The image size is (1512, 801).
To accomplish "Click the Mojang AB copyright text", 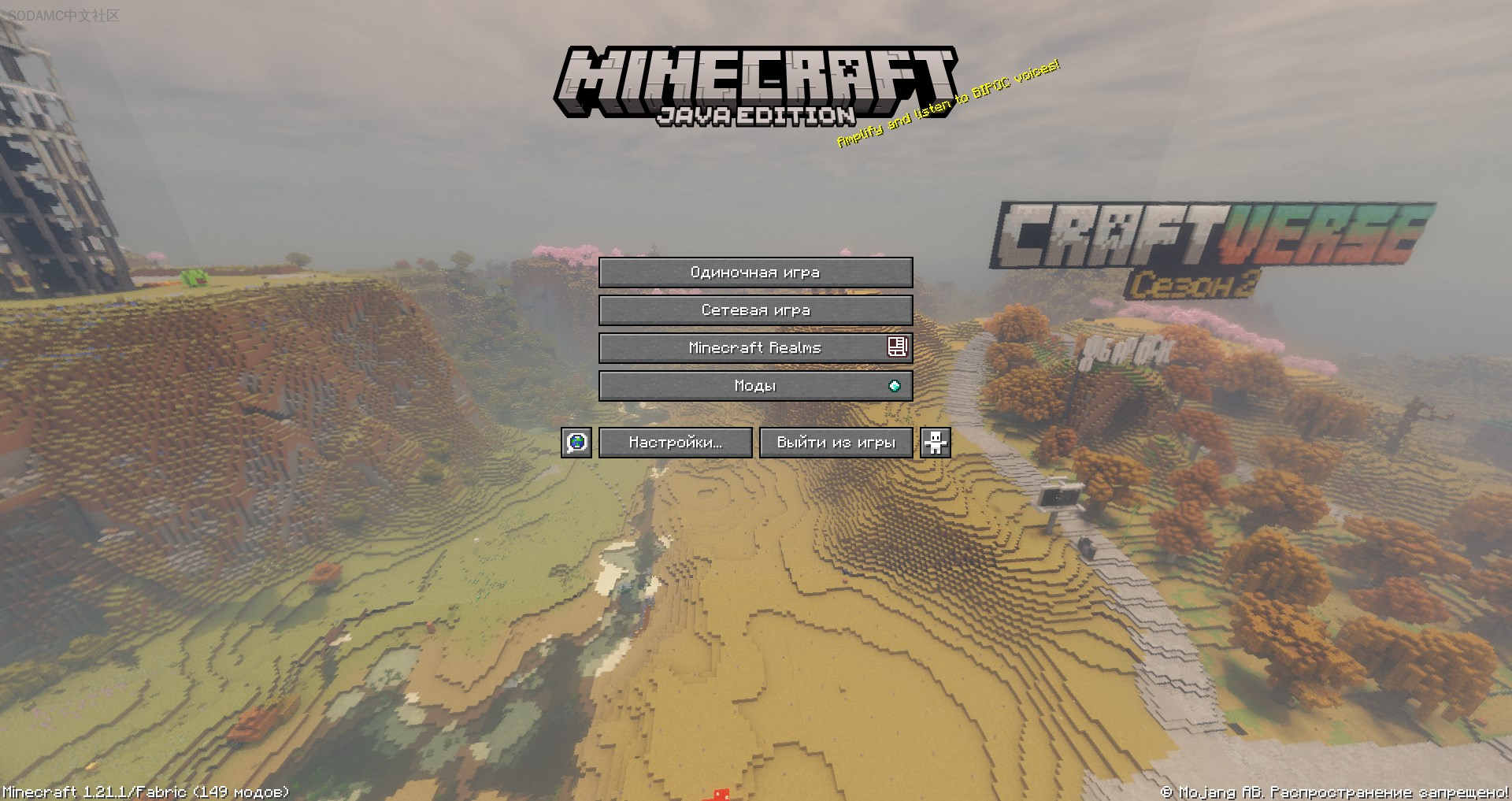I will click(x=1334, y=792).
